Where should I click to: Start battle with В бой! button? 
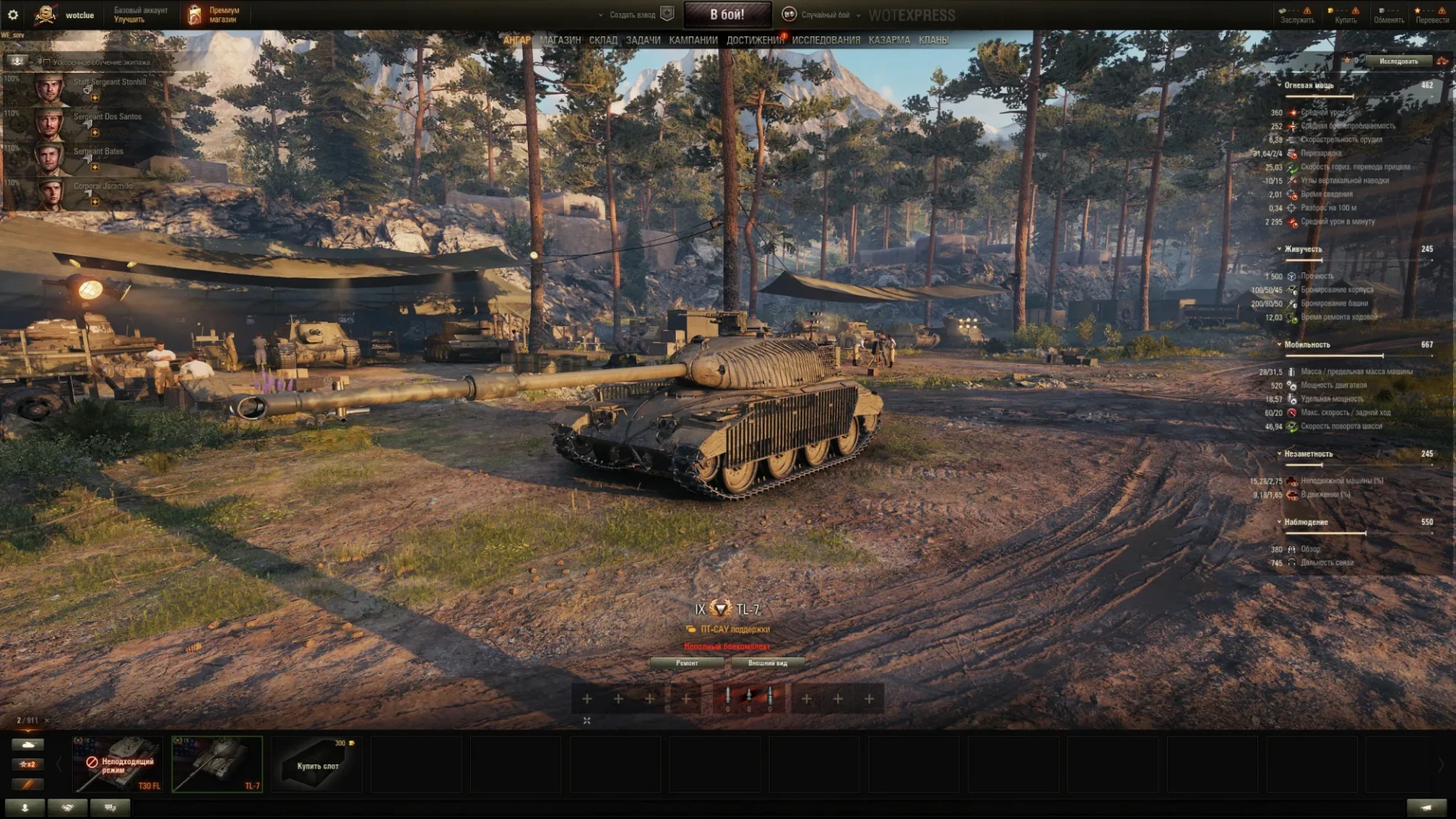[x=726, y=14]
